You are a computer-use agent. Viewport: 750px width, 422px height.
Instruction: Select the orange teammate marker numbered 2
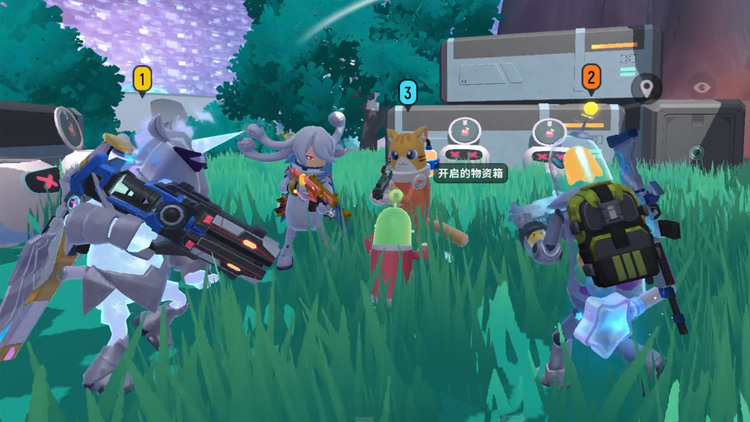point(591,76)
